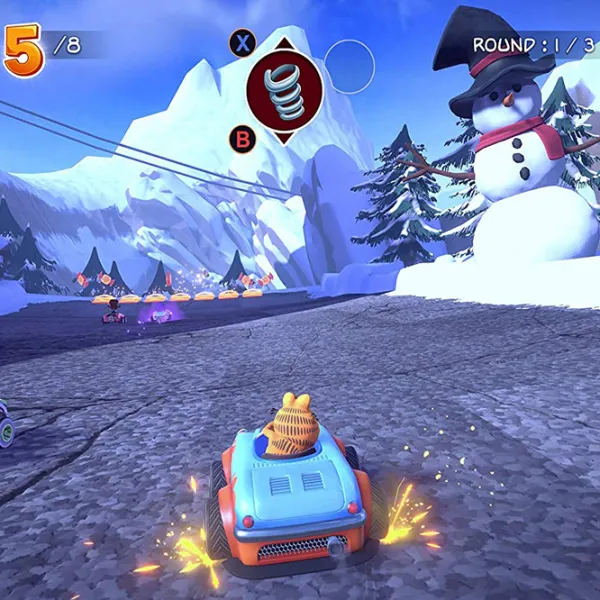The width and height of the screenshot is (600, 600).
Task: Select the empty circular item slot
Action: pyautogui.click(x=349, y=66)
